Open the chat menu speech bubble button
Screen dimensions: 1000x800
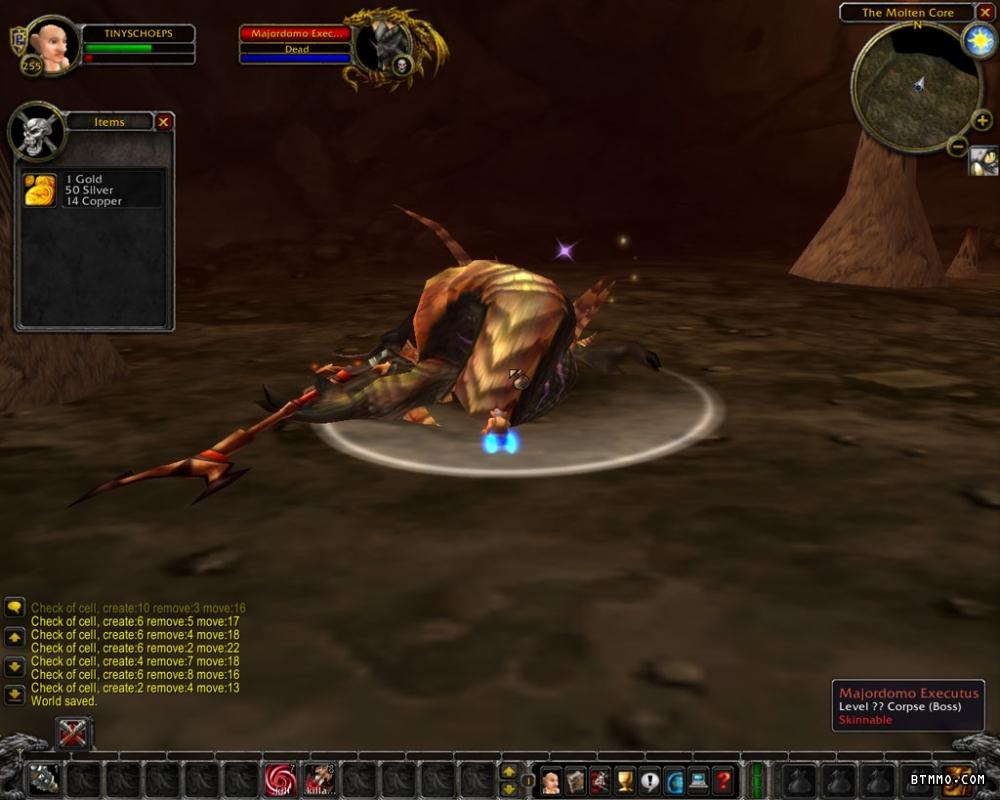tap(15, 607)
